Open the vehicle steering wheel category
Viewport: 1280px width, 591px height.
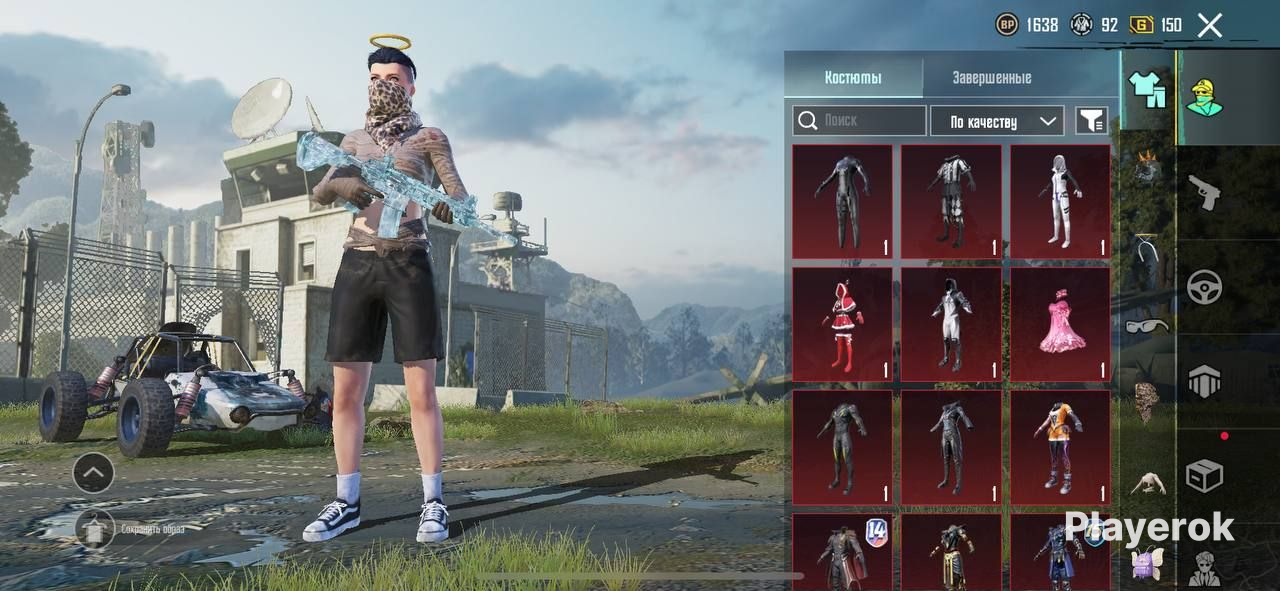(x=1204, y=287)
